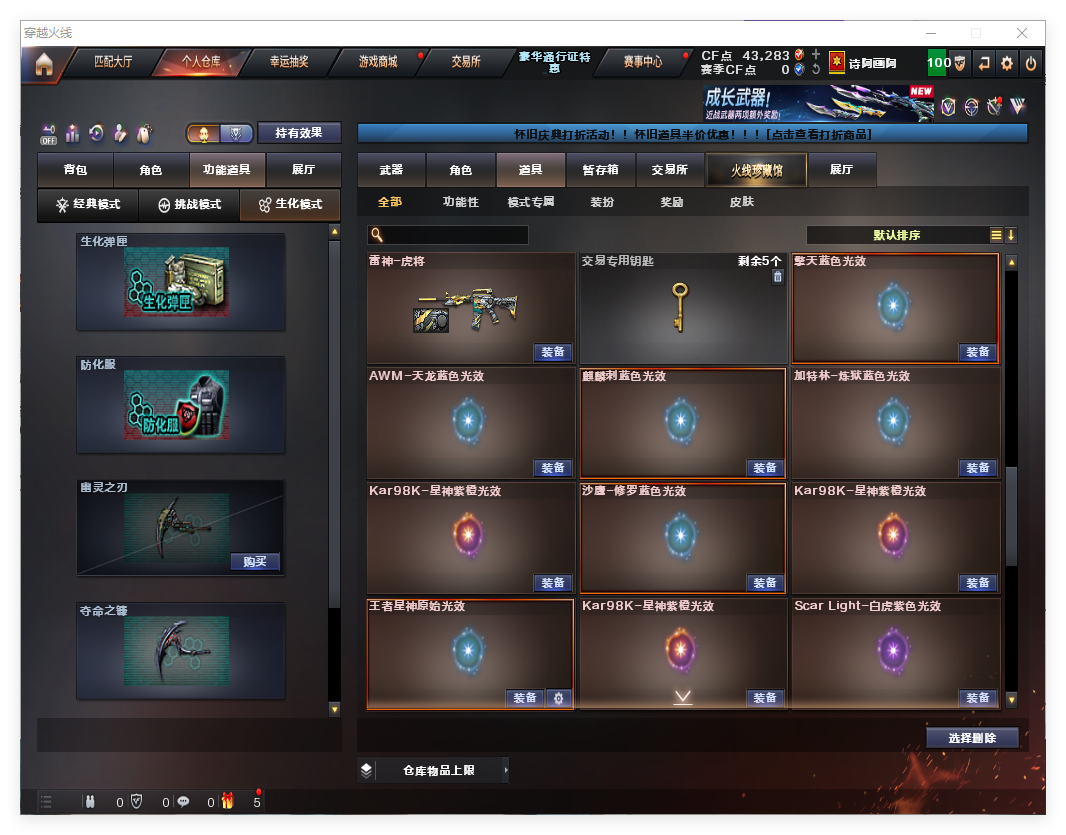Buy the 幽灵之刃 item
Viewport: 1066px width, 835px height.
pyautogui.click(x=254, y=562)
